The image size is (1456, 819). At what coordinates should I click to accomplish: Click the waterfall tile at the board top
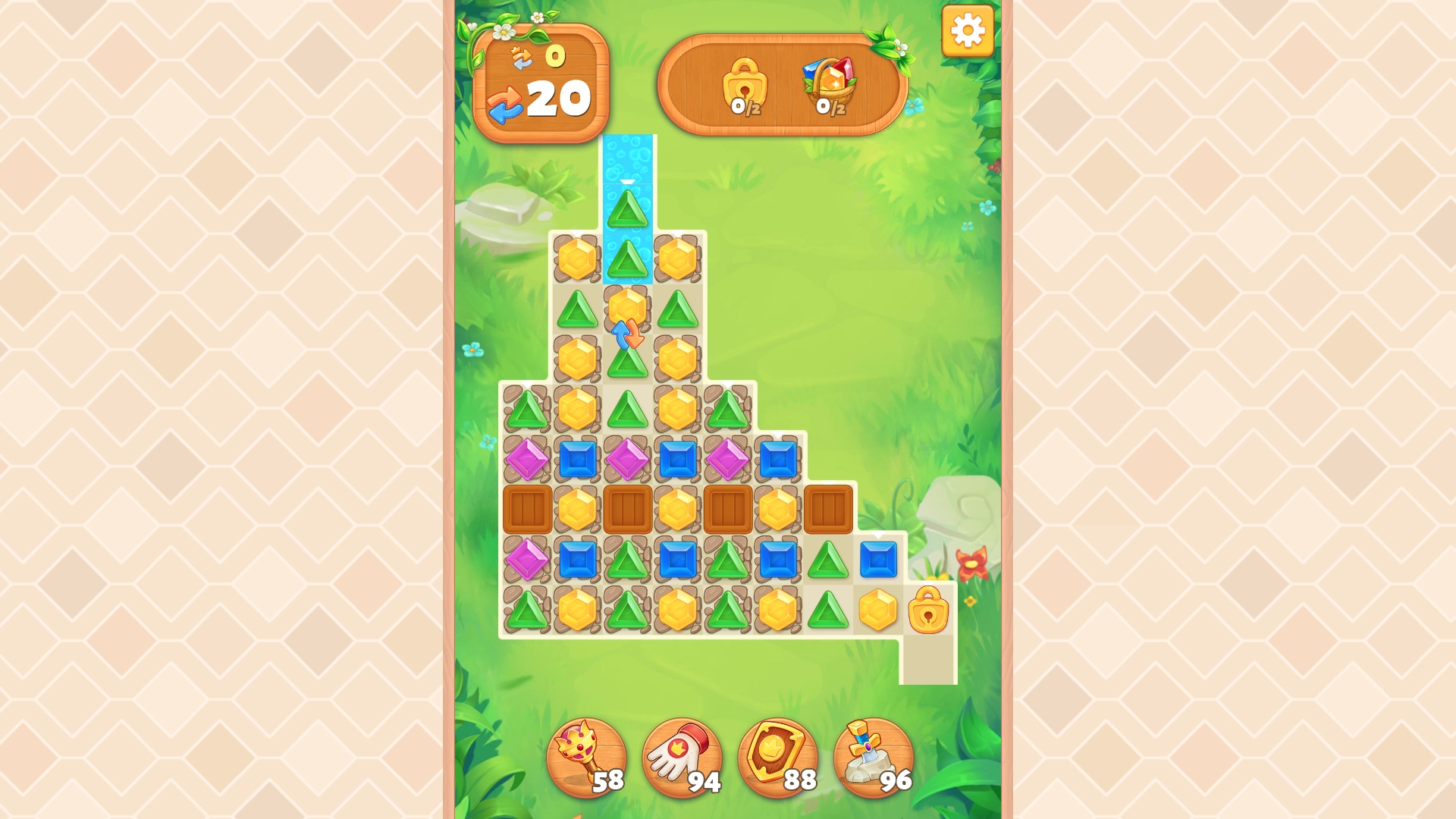tap(626, 159)
